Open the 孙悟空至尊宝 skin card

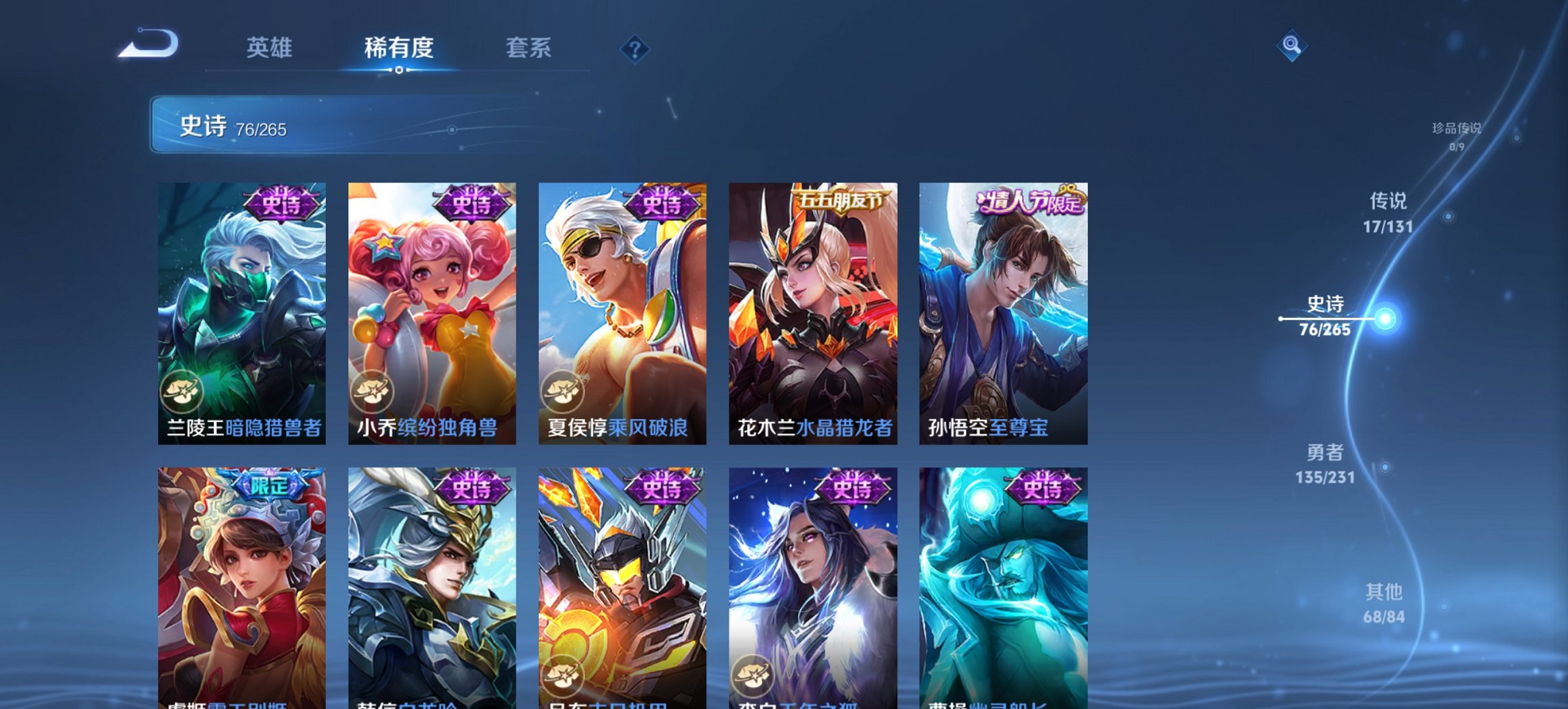[1002, 308]
